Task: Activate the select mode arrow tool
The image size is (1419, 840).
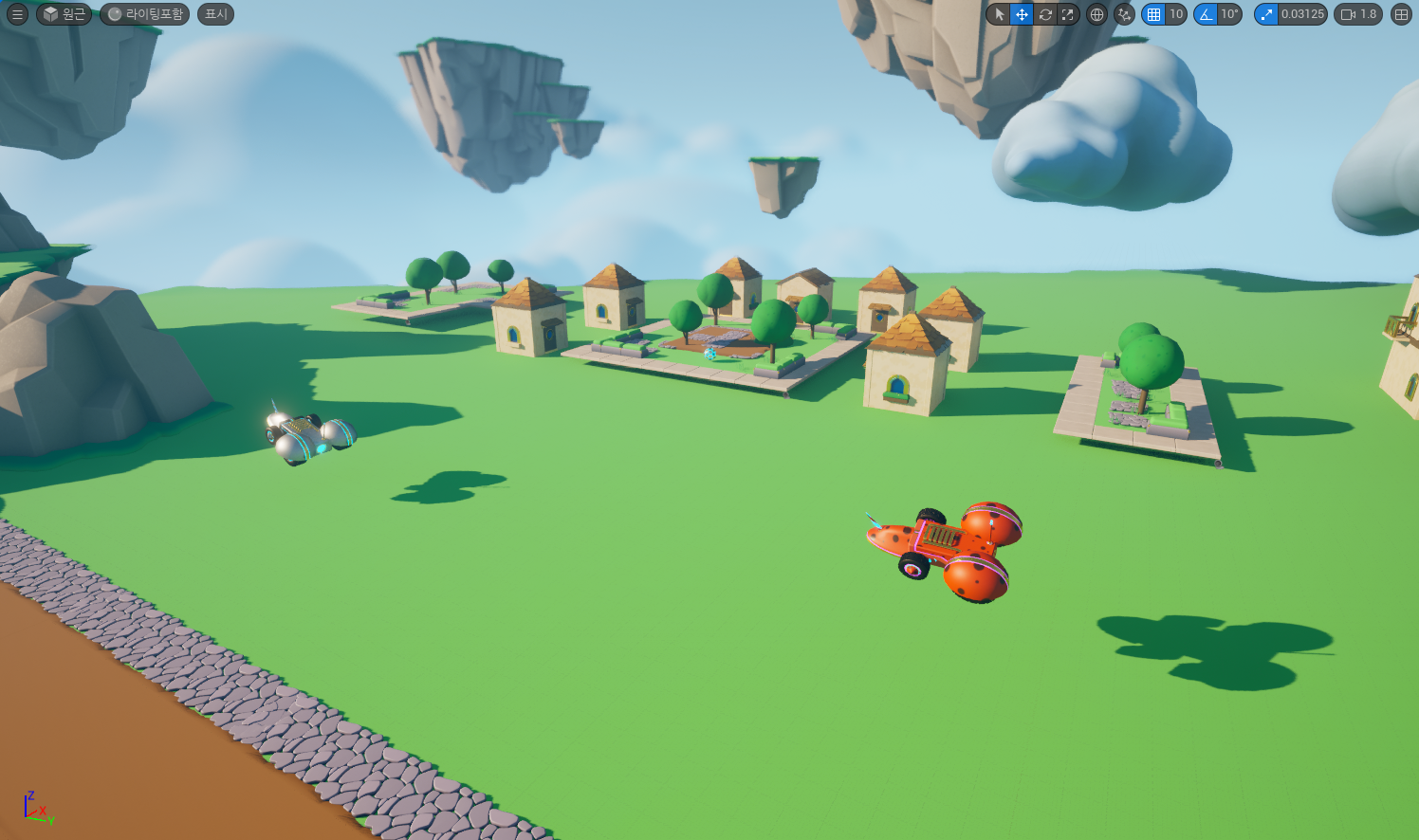Action: [999, 14]
